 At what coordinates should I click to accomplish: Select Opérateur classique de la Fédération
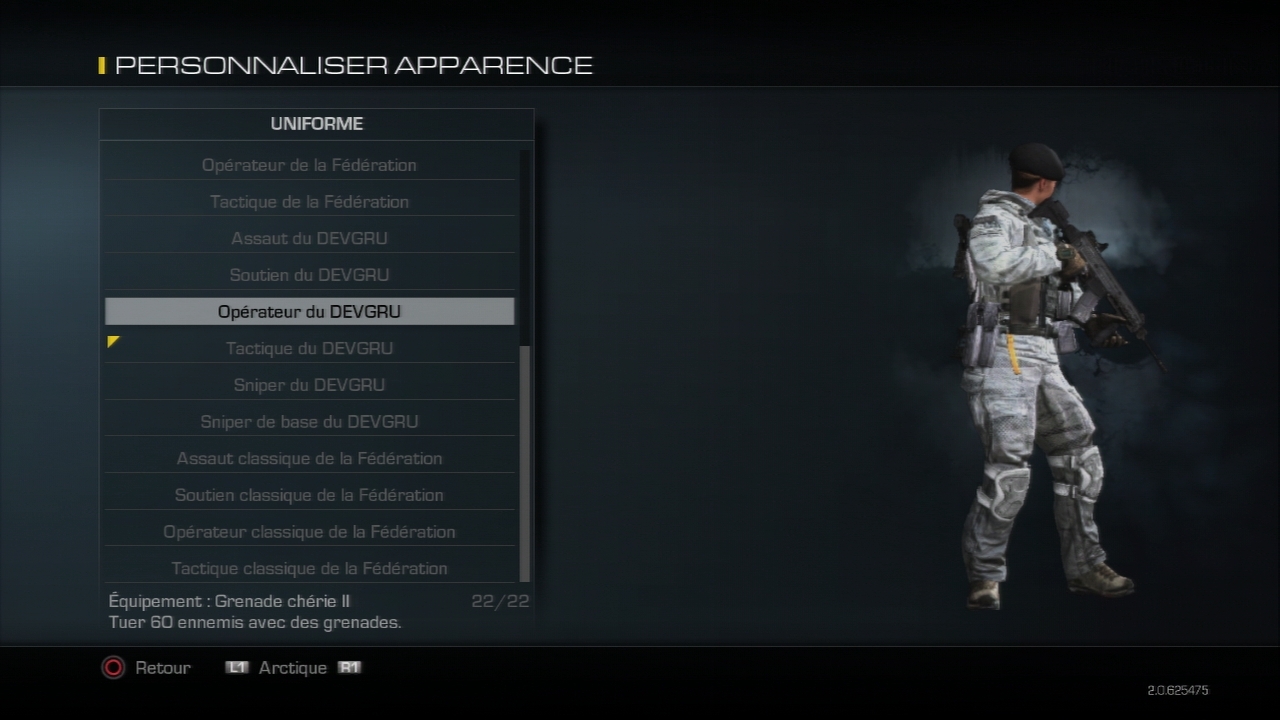click(309, 532)
